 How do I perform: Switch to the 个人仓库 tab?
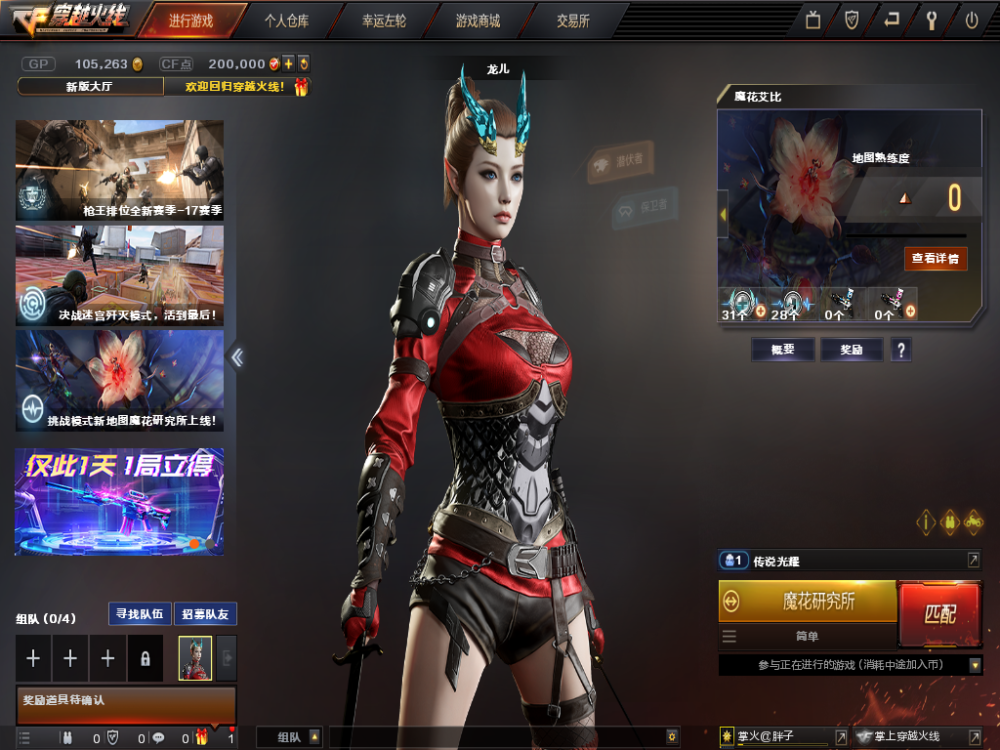(x=288, y=20)
